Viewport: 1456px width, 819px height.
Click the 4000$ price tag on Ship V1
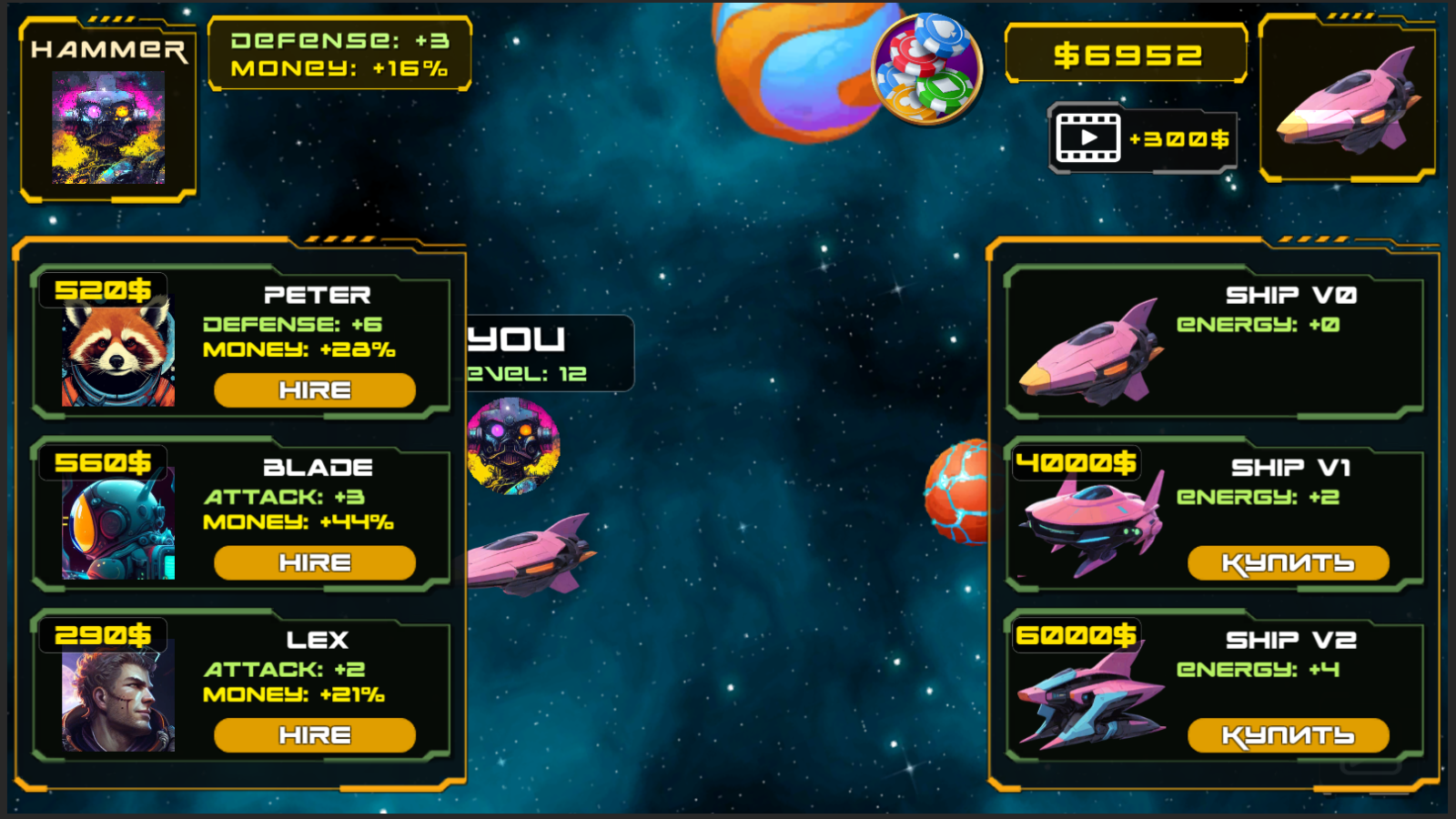1077,462
